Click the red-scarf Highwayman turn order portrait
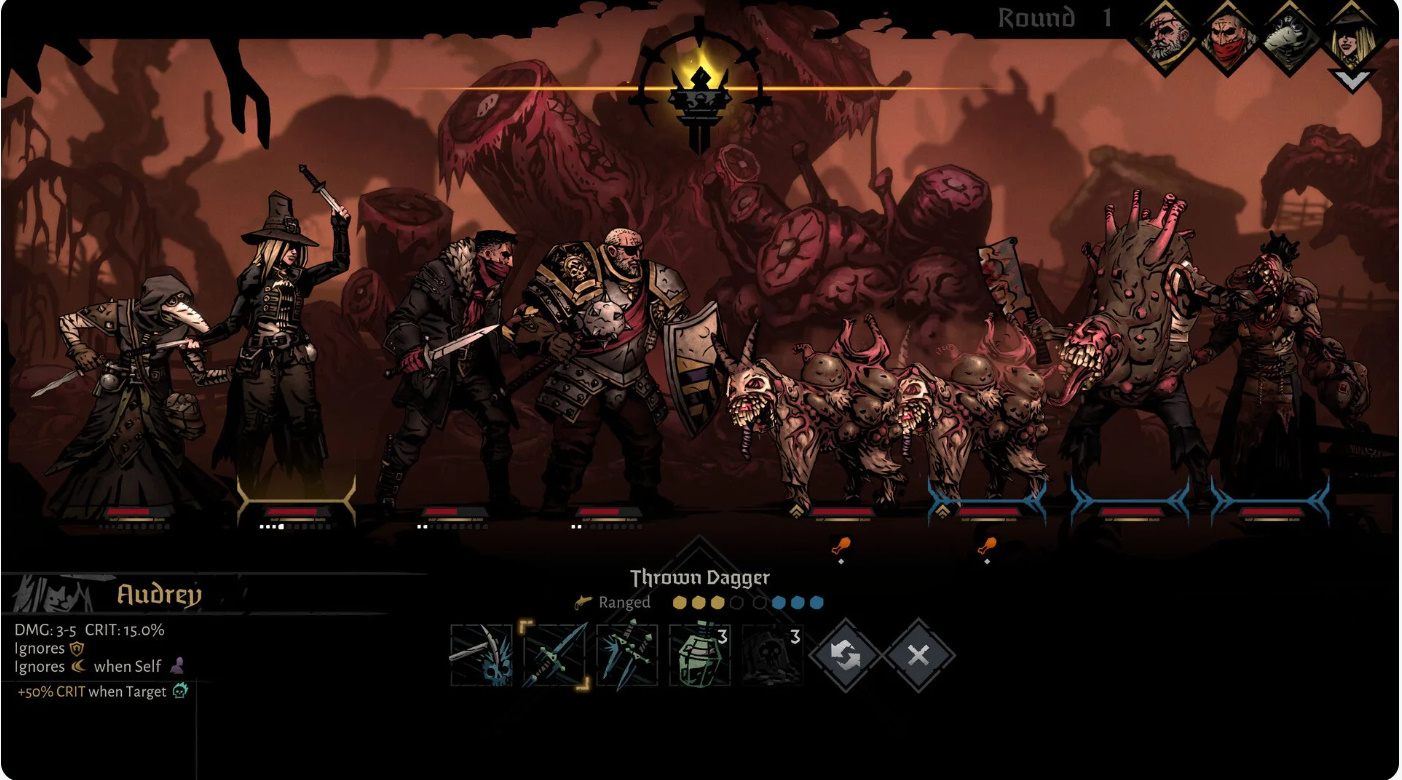1402x780 pixels. click(1228, 38)
